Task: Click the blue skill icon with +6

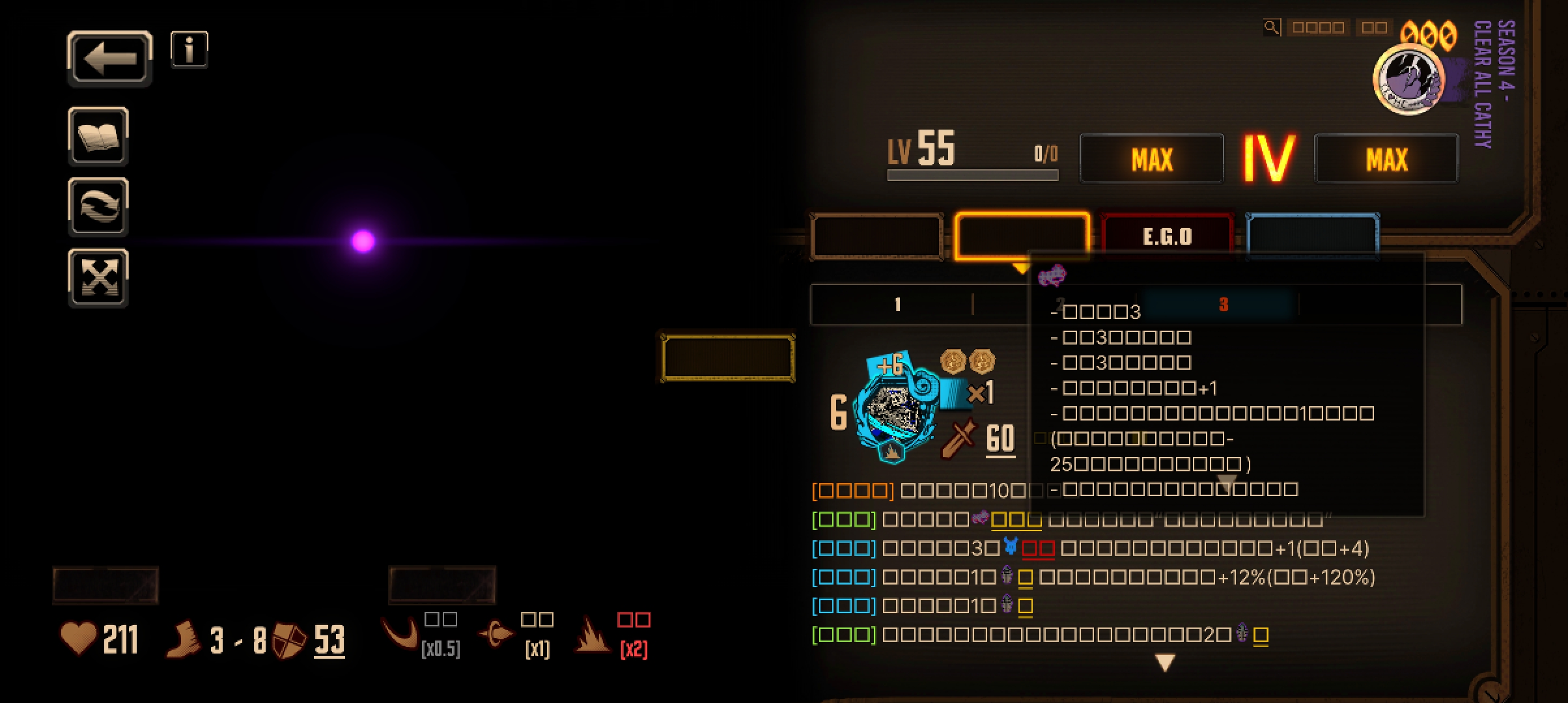Action: tap(895, 407)
